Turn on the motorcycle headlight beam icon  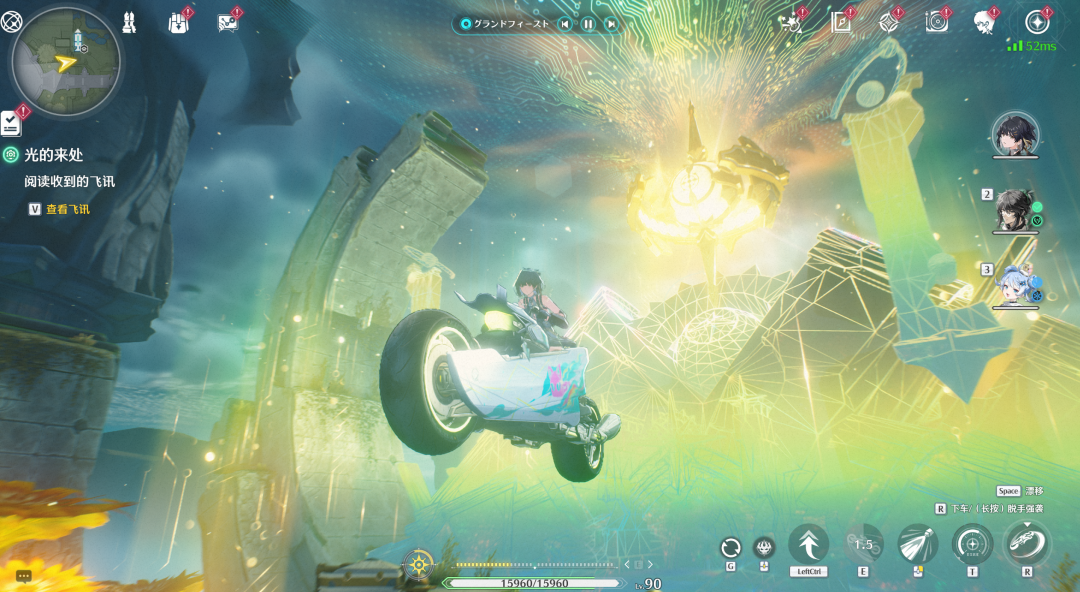(x=917, y=545)
